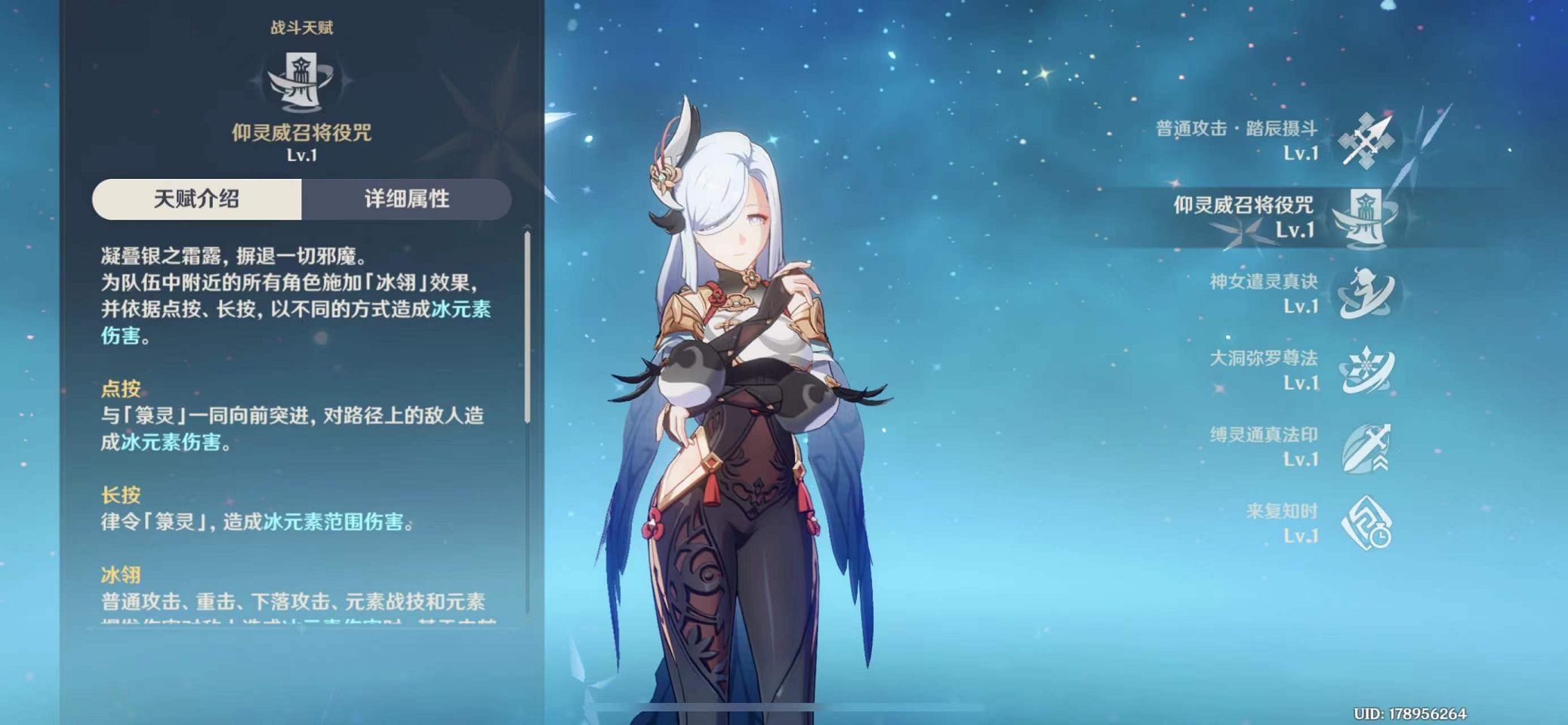The width and height of the screenshot is (1568, 725).
Task: Select the 普通攻击·踏辰摄斗 talent
Action: pyautogui.click(x=1365, y=140)
